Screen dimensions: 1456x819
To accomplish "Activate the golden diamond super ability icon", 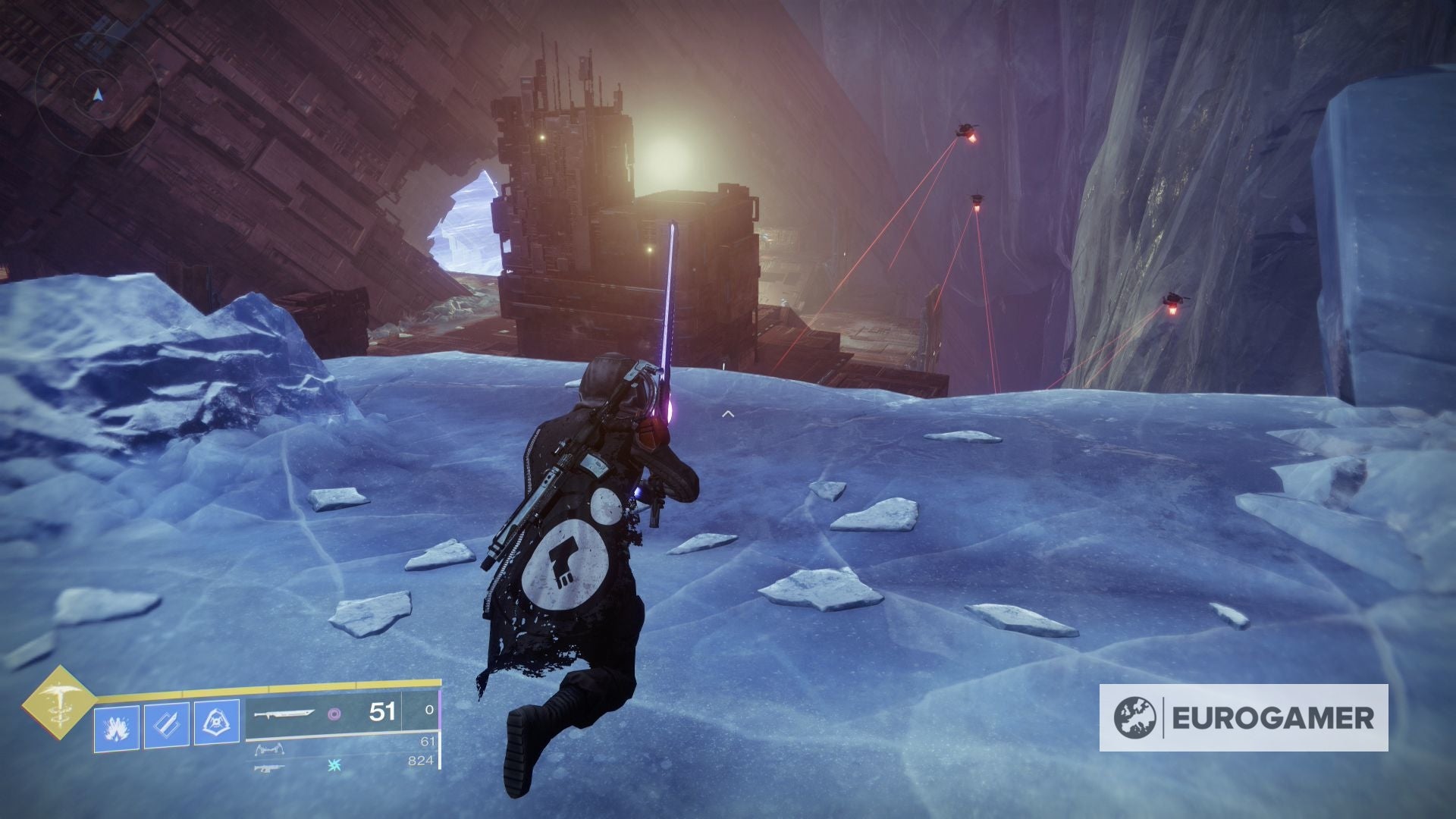I will pos(58,702).
